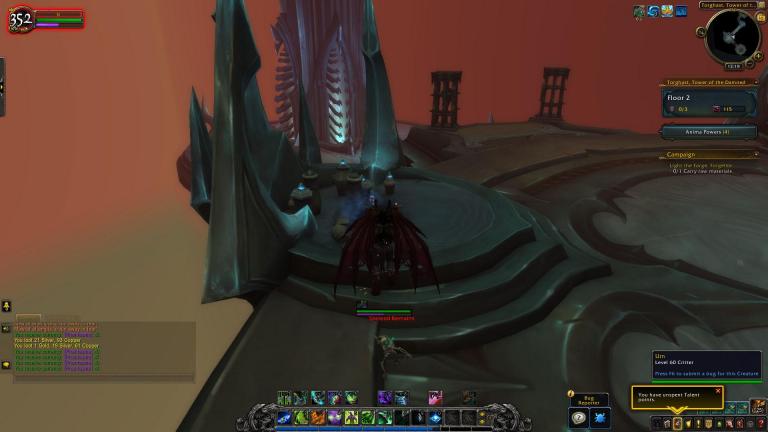Select the player portrait frame
This screenshot has height=432, width=768.
click(21, 19)
